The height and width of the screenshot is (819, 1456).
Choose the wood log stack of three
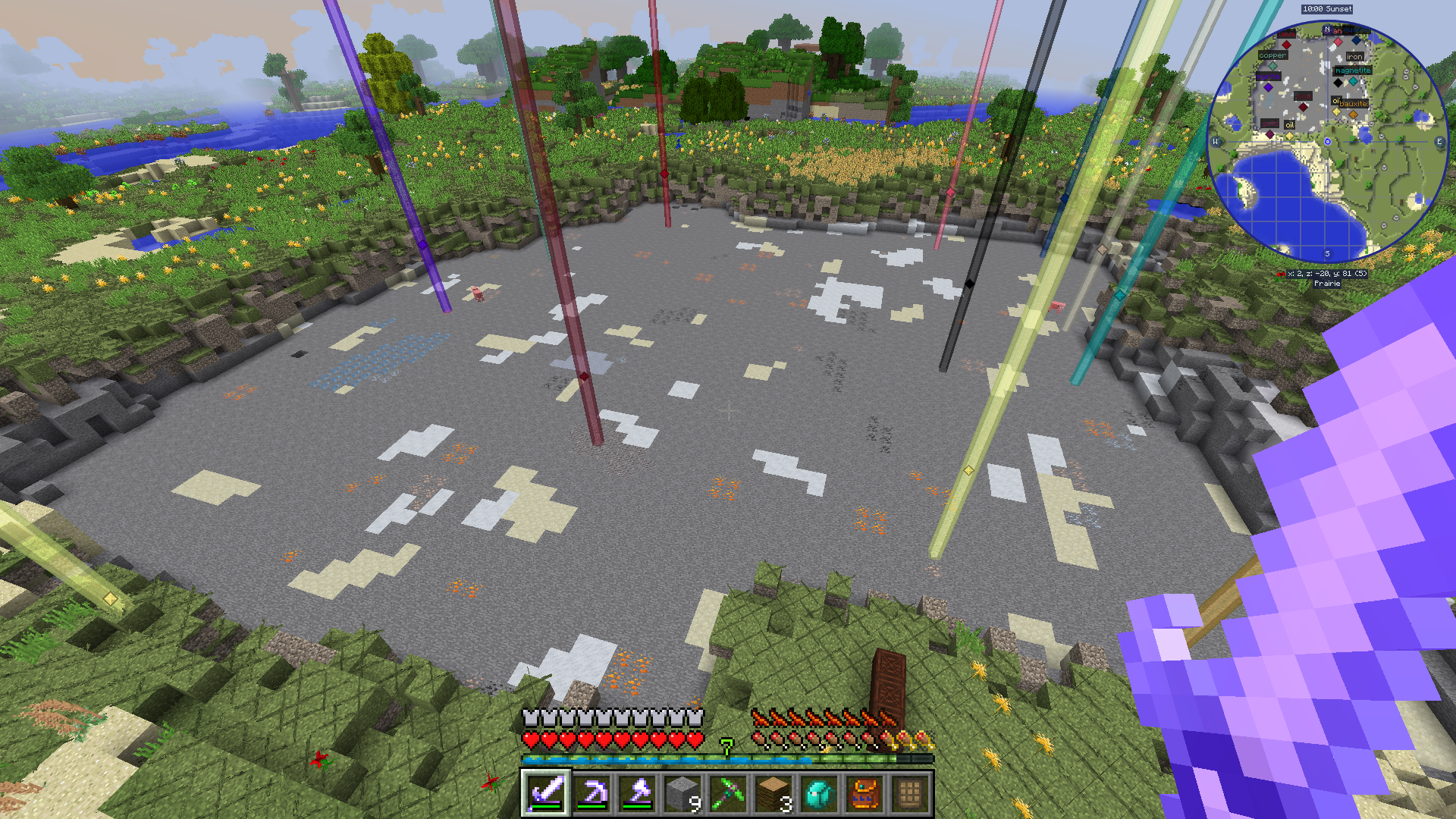click(x=773, y=793)
